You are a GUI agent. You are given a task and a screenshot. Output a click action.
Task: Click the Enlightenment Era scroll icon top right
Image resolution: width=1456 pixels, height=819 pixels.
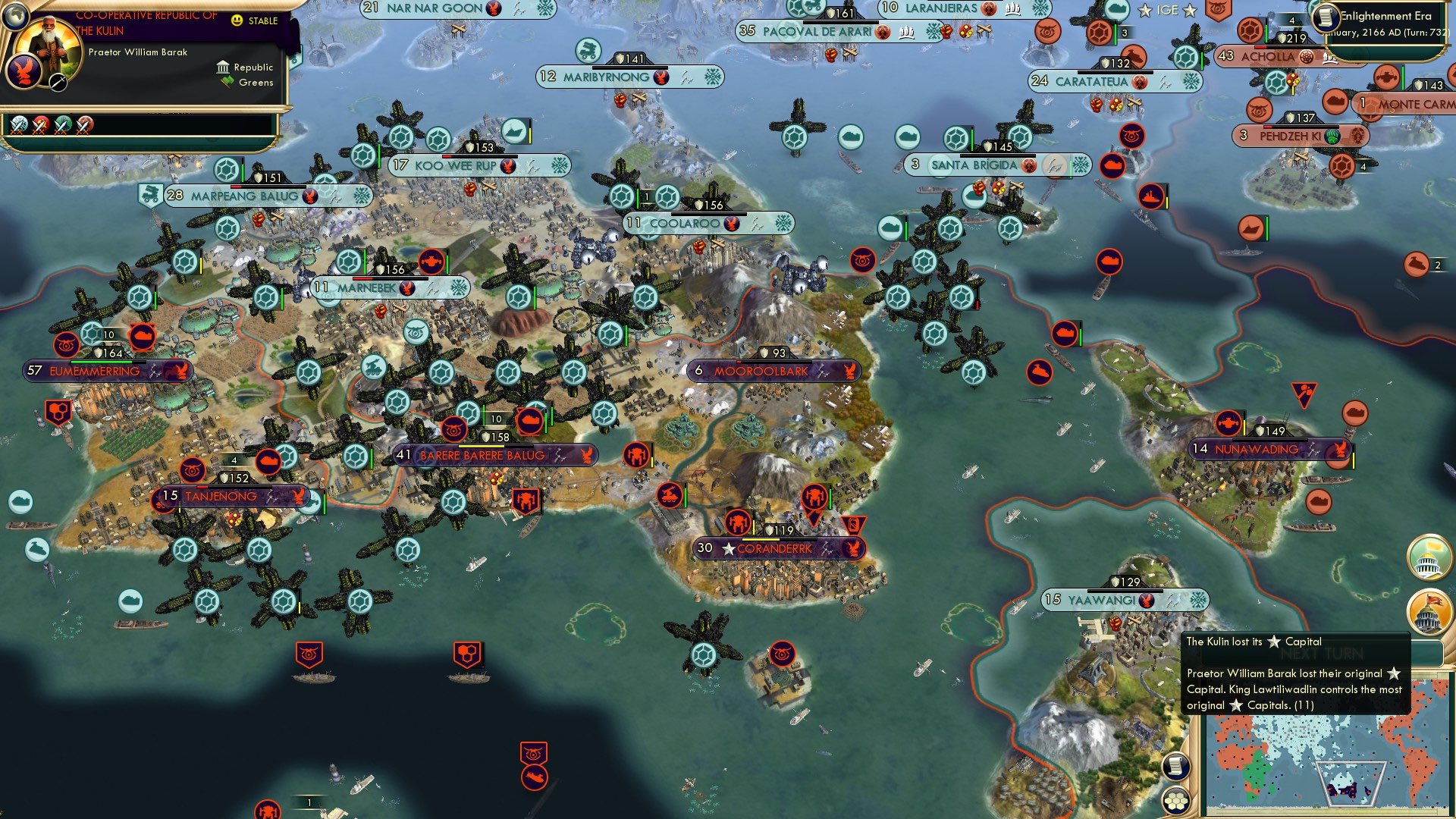(1326, 17)
